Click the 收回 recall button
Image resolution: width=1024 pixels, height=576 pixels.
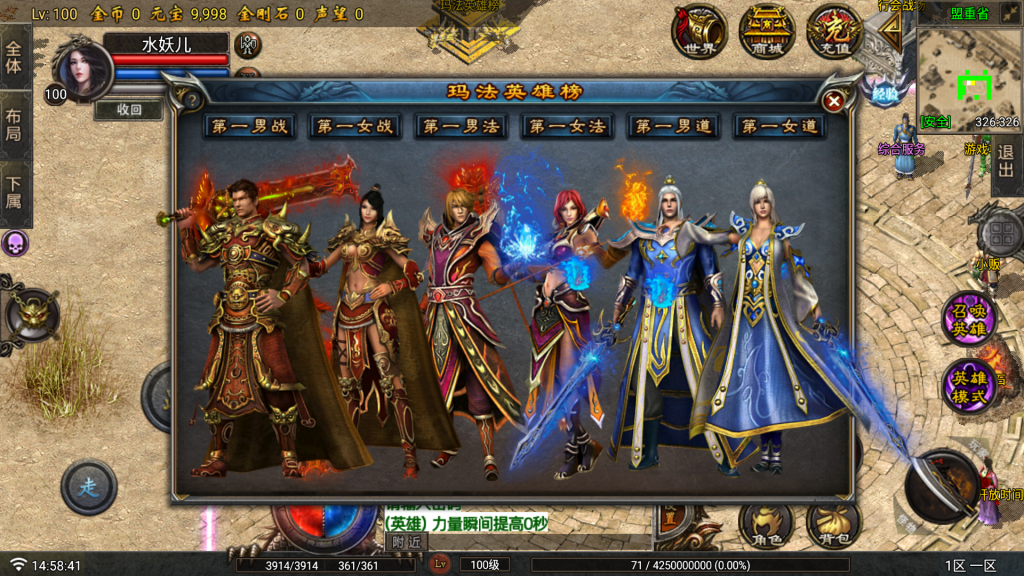point(129,110)
